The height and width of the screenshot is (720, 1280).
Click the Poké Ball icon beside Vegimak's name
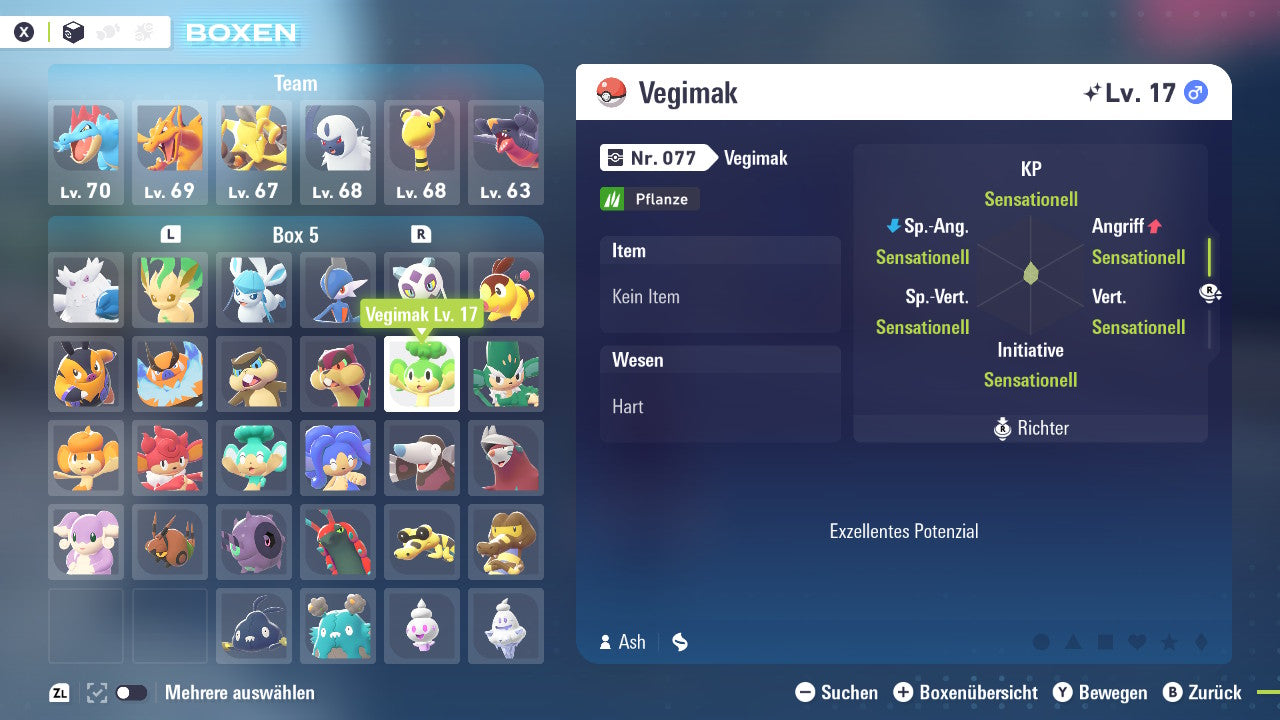pyautogui.click(x=612, y=92)
